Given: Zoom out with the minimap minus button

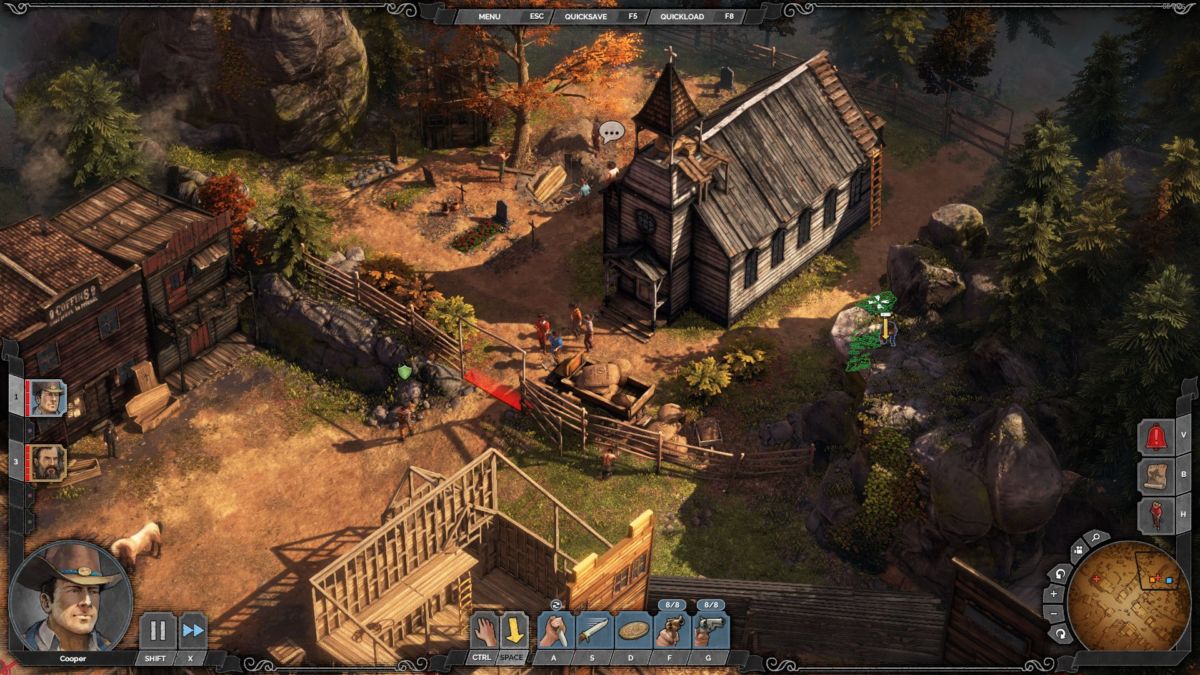Looking at the screenshot, I should 1054,613.
